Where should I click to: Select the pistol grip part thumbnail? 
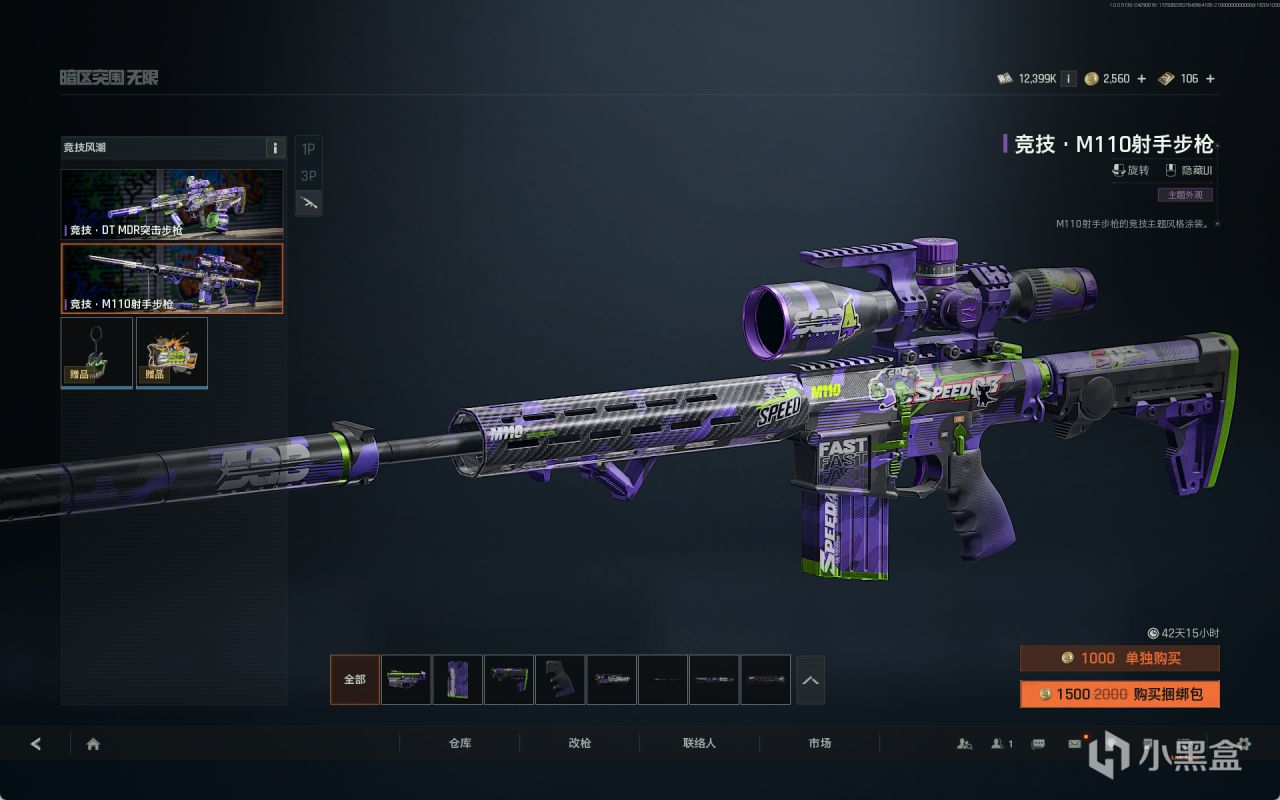click(560, 680)
